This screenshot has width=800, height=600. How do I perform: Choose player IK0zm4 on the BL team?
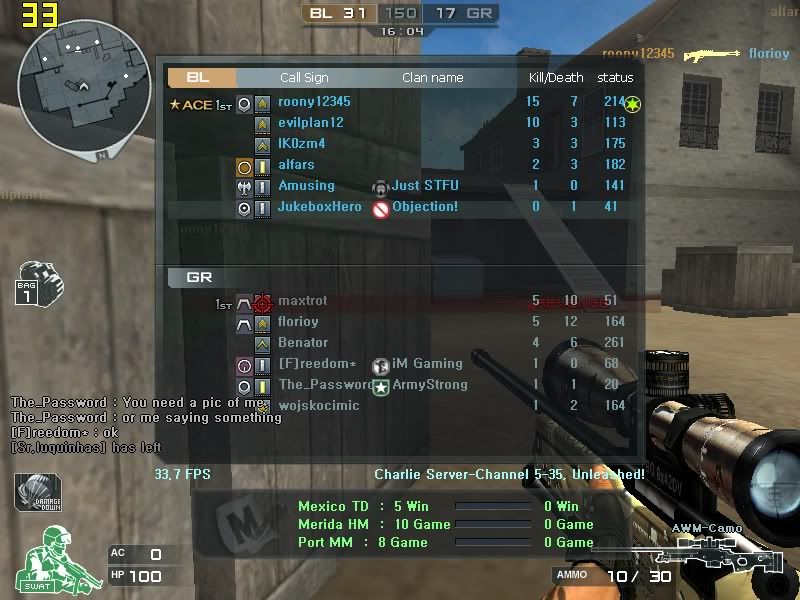click(x=302, y=144)
